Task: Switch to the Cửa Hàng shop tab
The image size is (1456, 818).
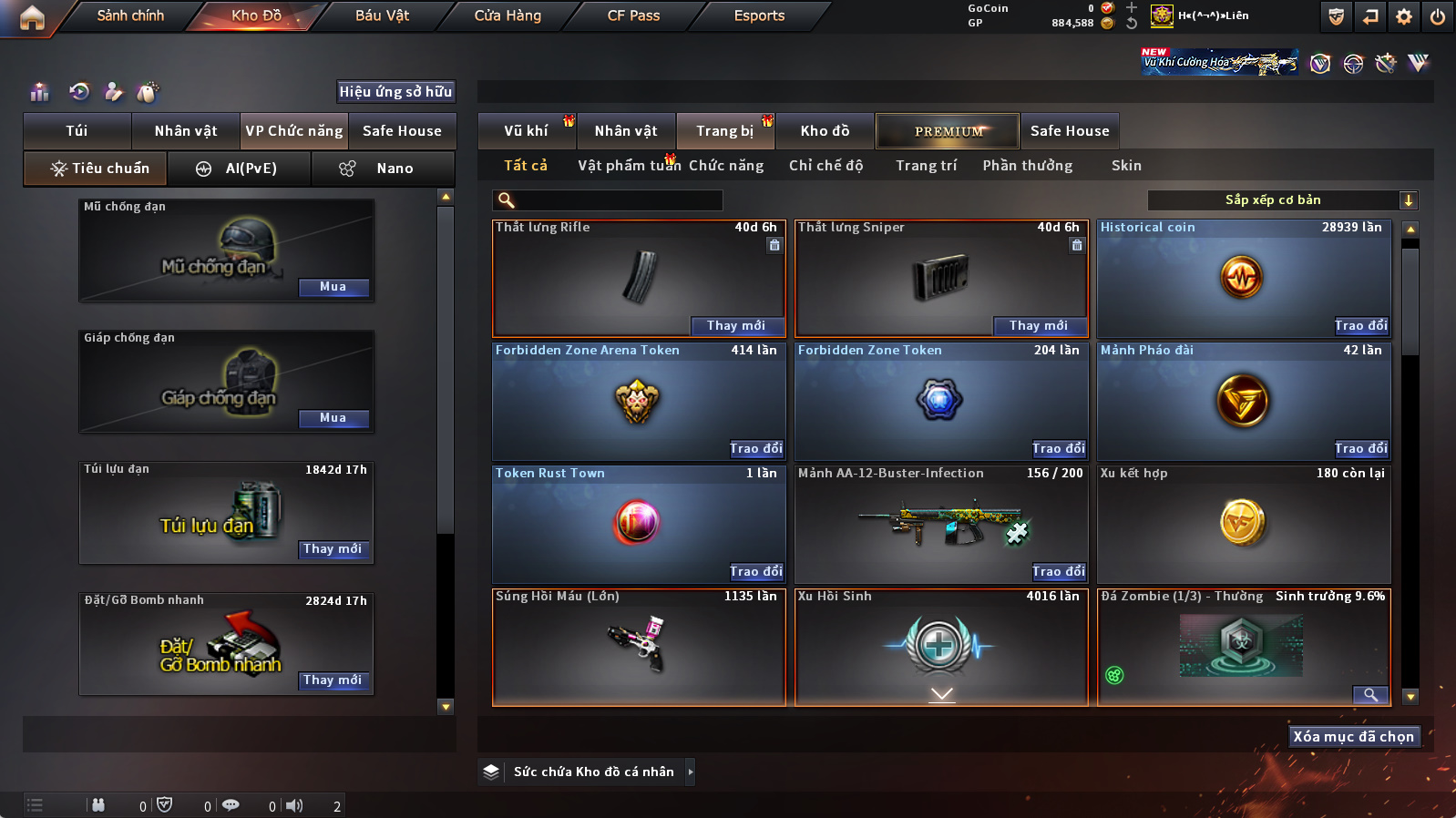Action: click(x=508, y=15)
